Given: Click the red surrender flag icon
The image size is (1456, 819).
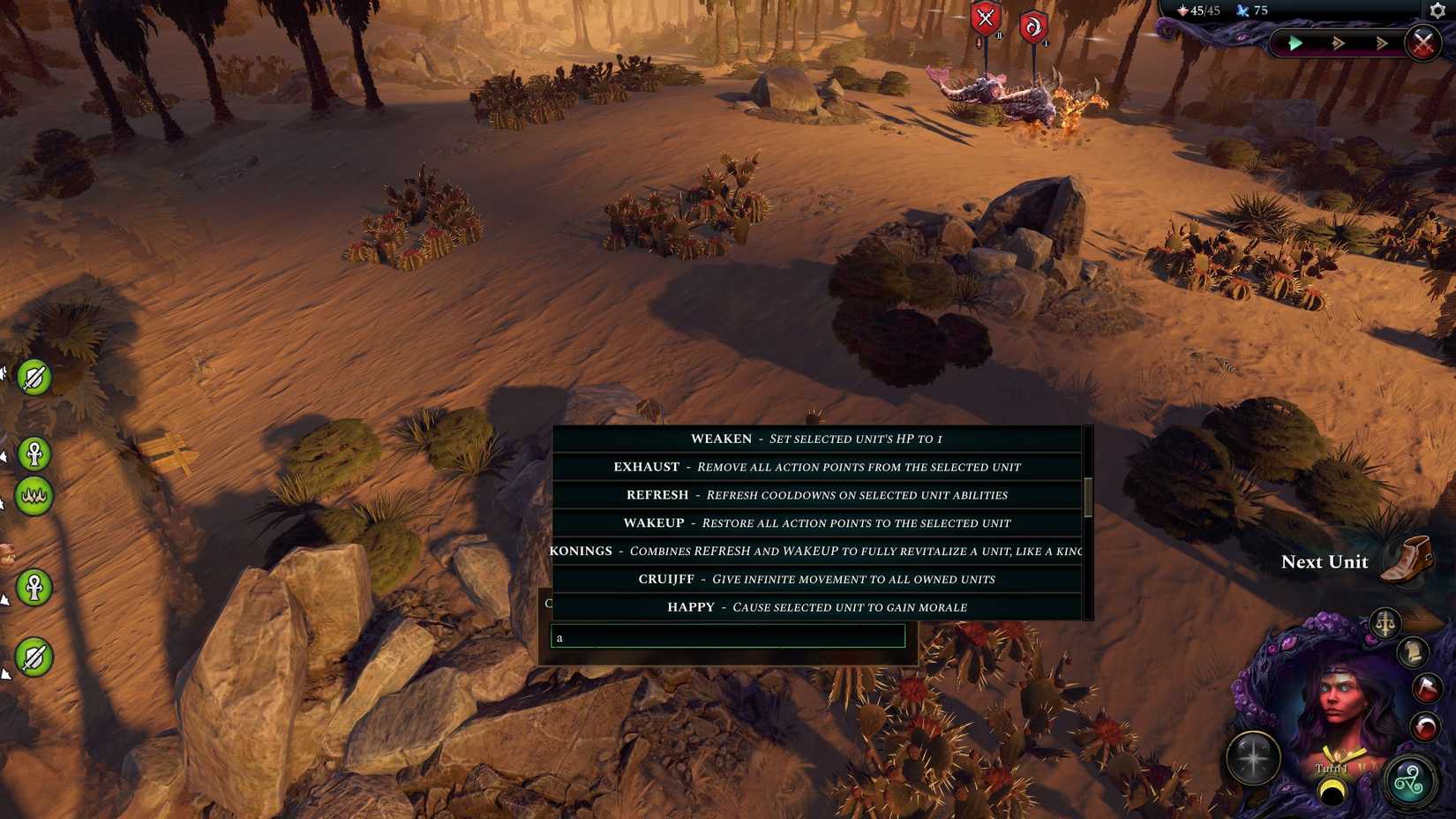Looking at the screenshot, I should (1426, 689).
